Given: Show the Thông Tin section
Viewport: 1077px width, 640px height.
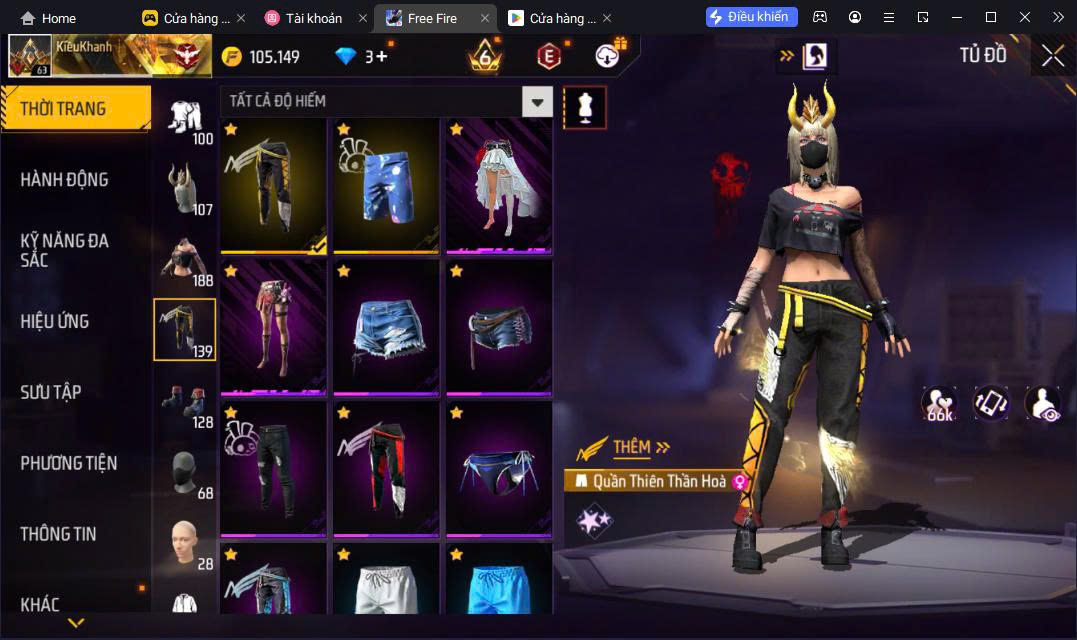Looking at the screenshot, I should tap(58, 534).
